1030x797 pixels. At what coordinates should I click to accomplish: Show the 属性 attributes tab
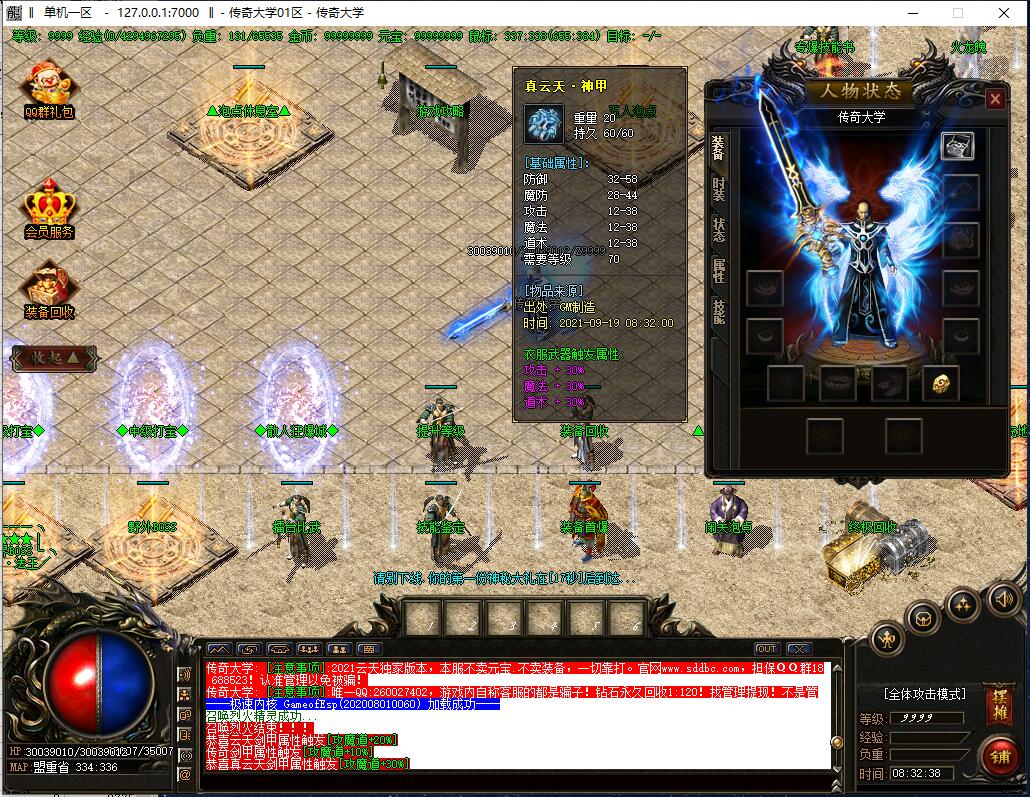click(x=718, y=270)
